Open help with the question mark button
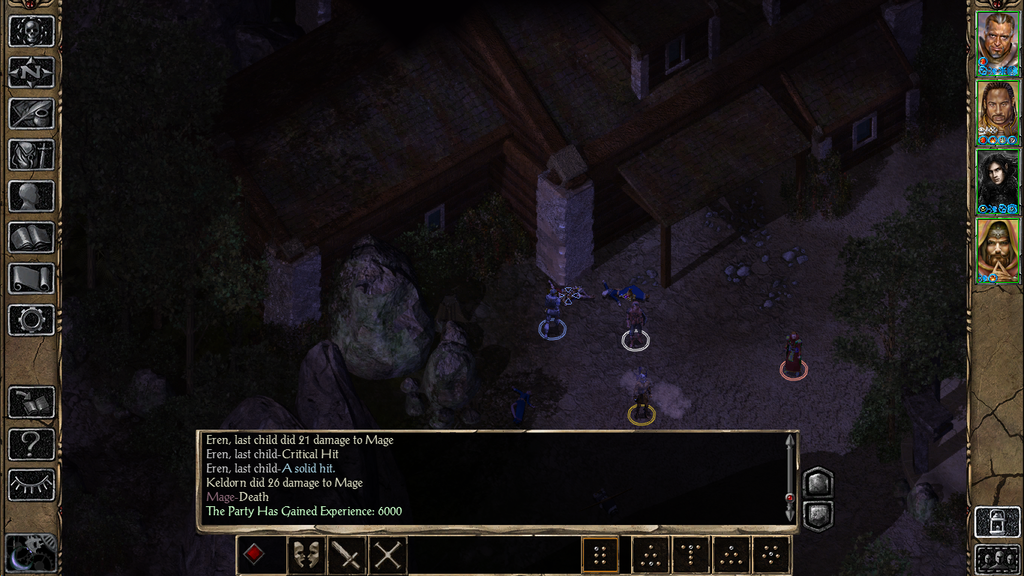Screen dimensions: 1024x576 31,444
